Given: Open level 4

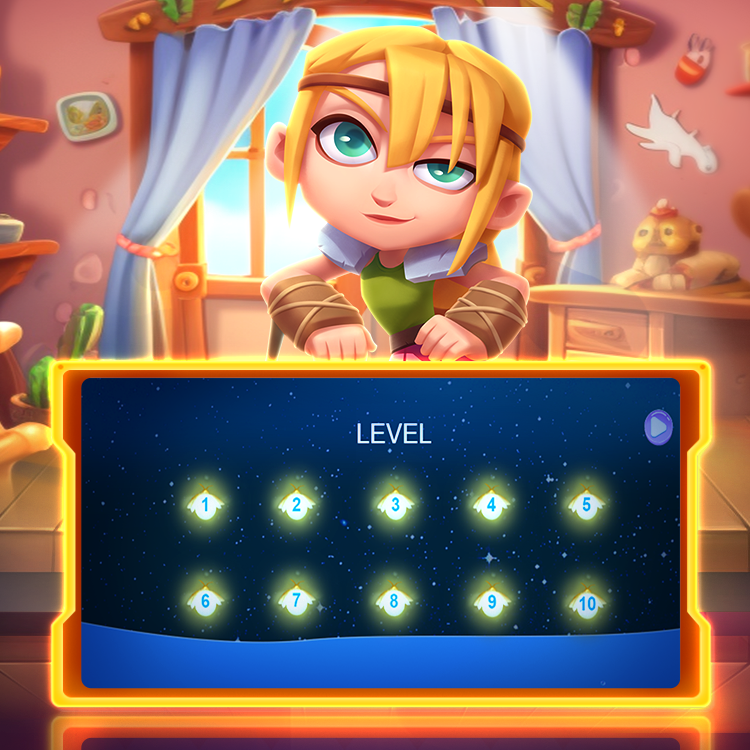Looking at the screenshot, I should coord(491,504).
